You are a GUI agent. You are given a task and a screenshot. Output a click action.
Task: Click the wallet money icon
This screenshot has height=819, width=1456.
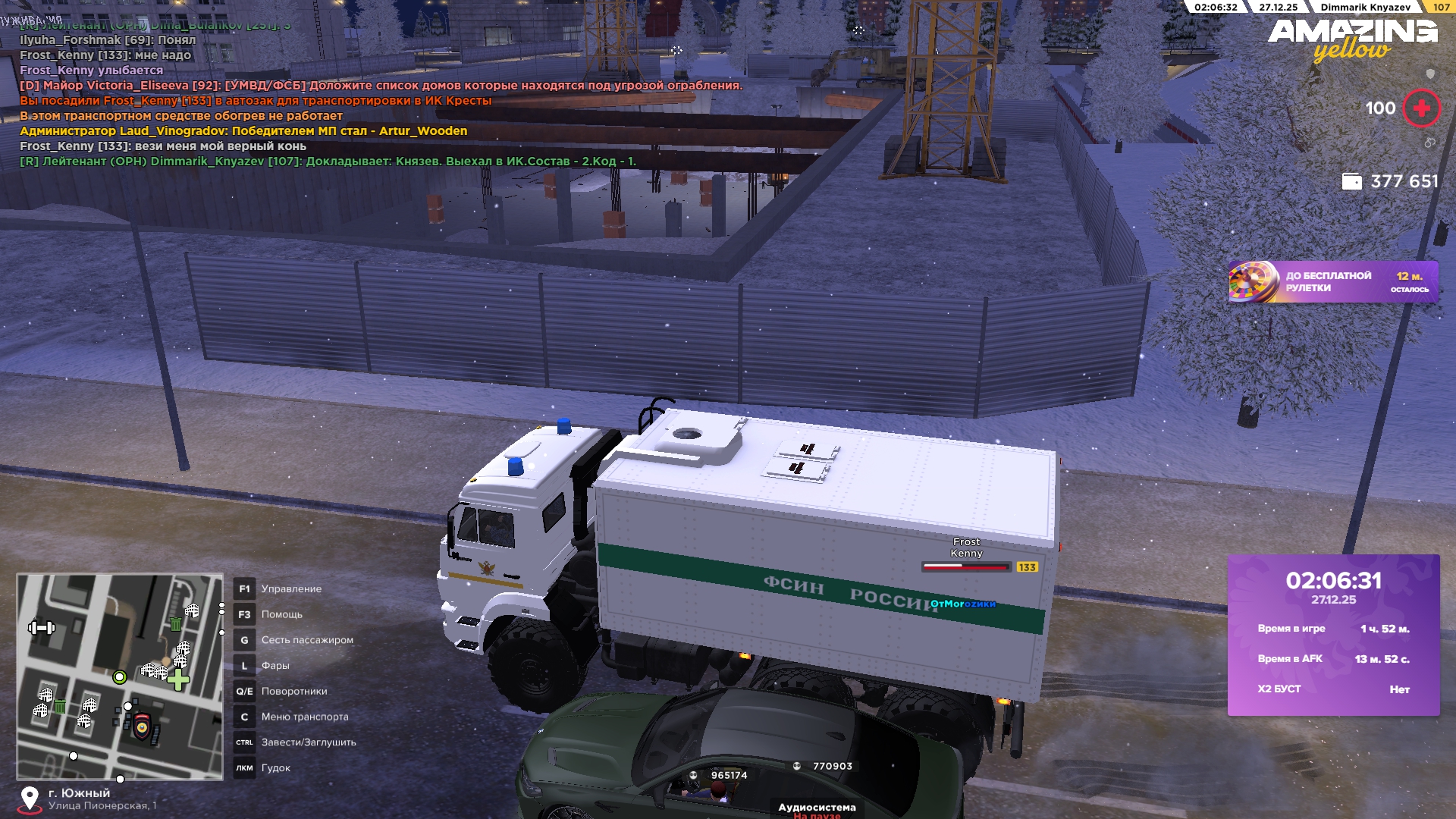[x=1351, y=181]
